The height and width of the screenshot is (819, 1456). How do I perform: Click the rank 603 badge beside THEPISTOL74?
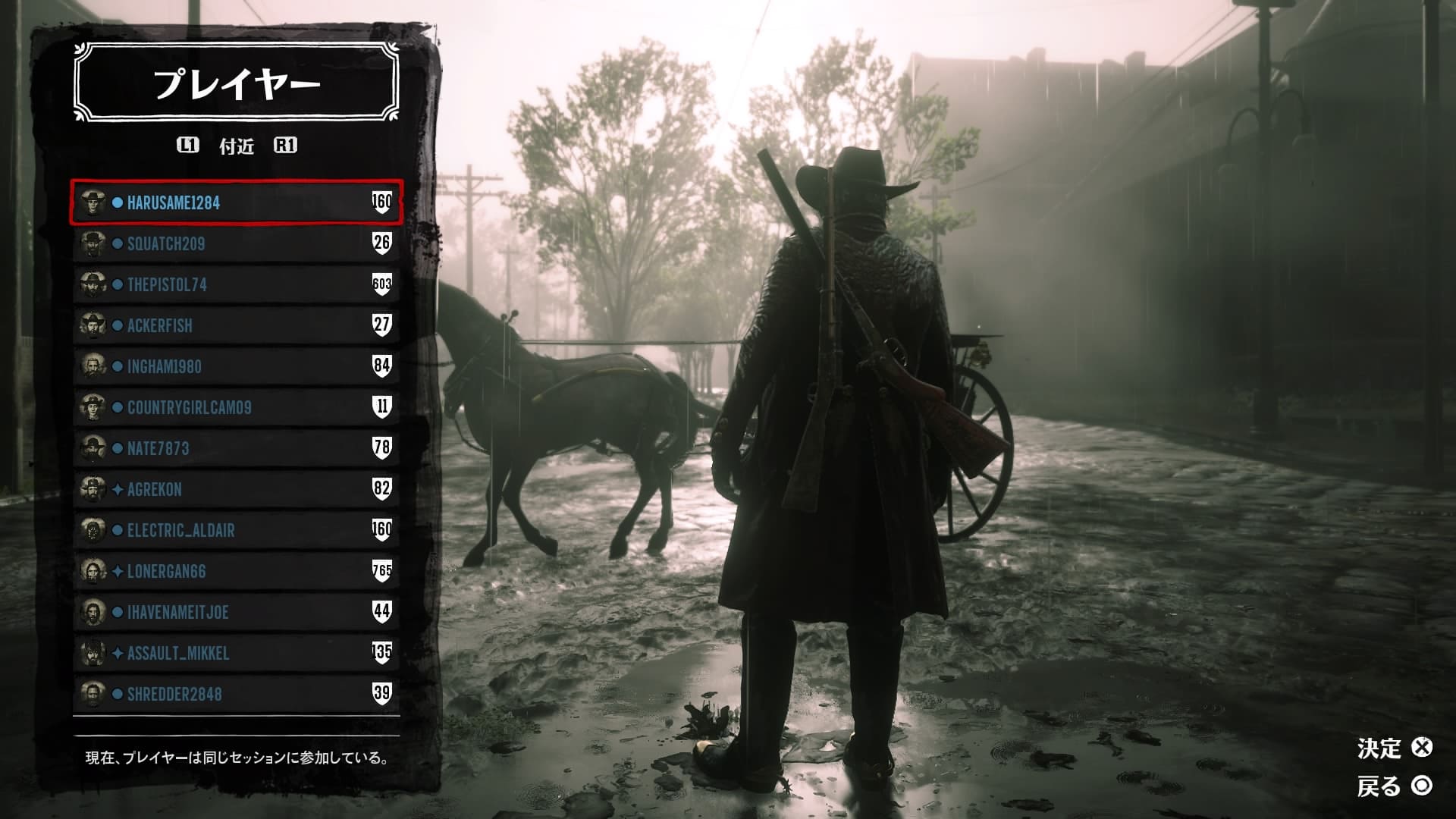(383, 285)
